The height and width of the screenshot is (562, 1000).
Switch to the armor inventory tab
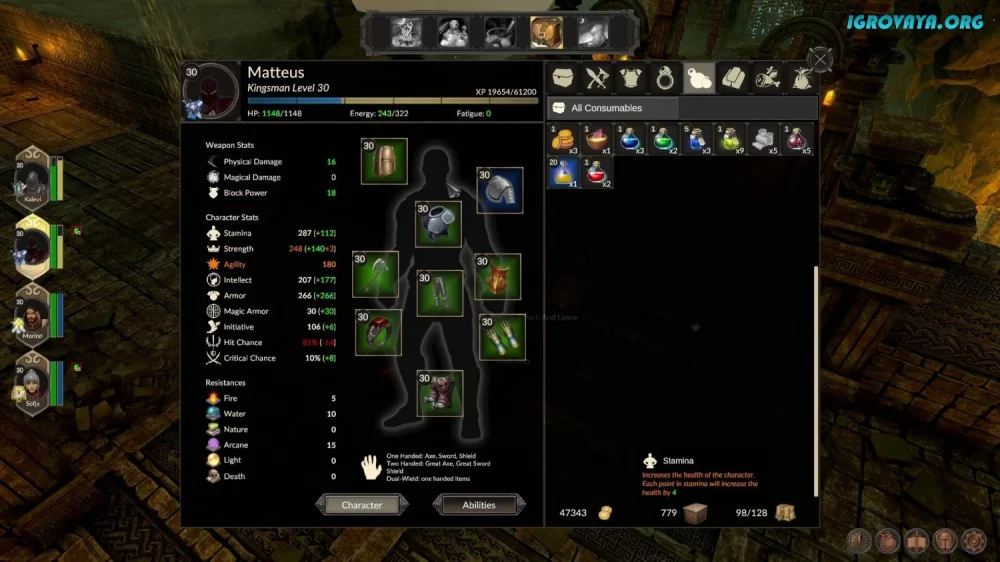tap(632, 78)
